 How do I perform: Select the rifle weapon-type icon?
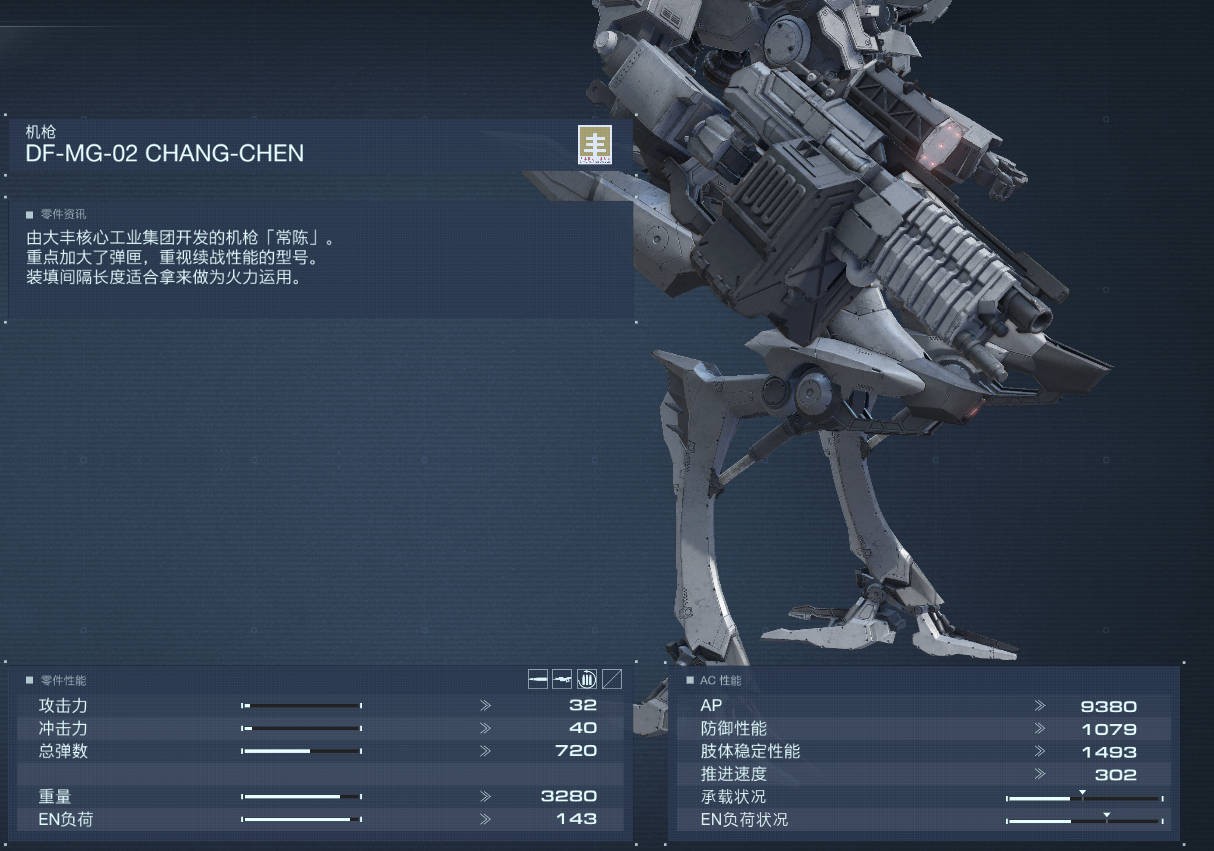(562, 680)
